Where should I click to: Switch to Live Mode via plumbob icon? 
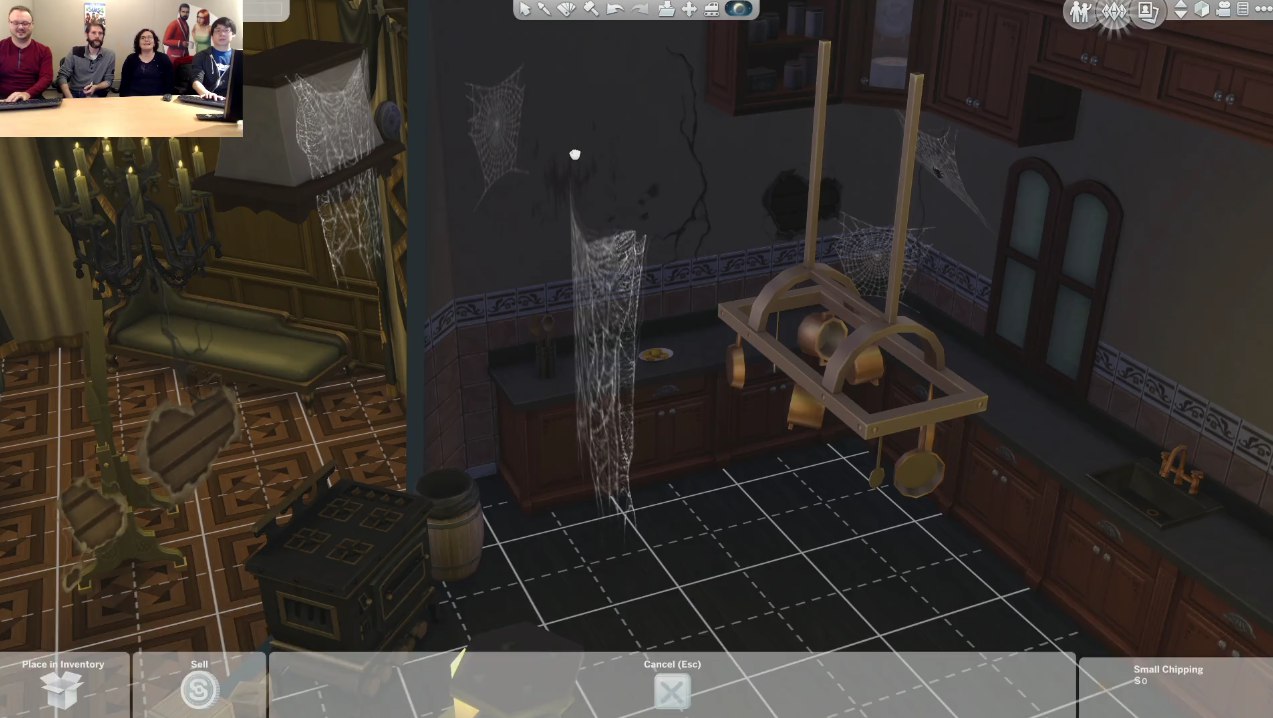[1114, 11]
